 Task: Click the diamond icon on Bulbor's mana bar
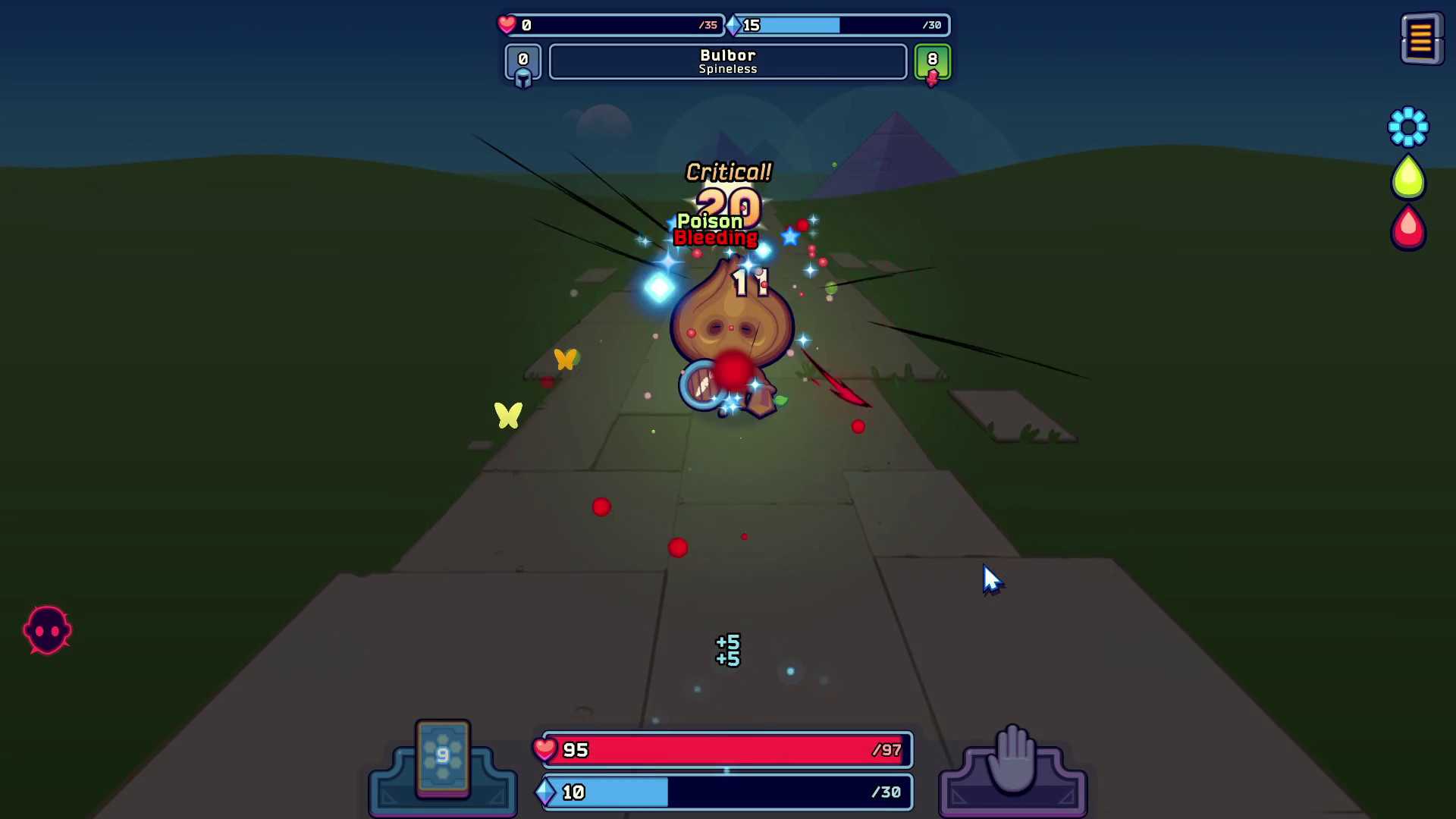[732, 25]
